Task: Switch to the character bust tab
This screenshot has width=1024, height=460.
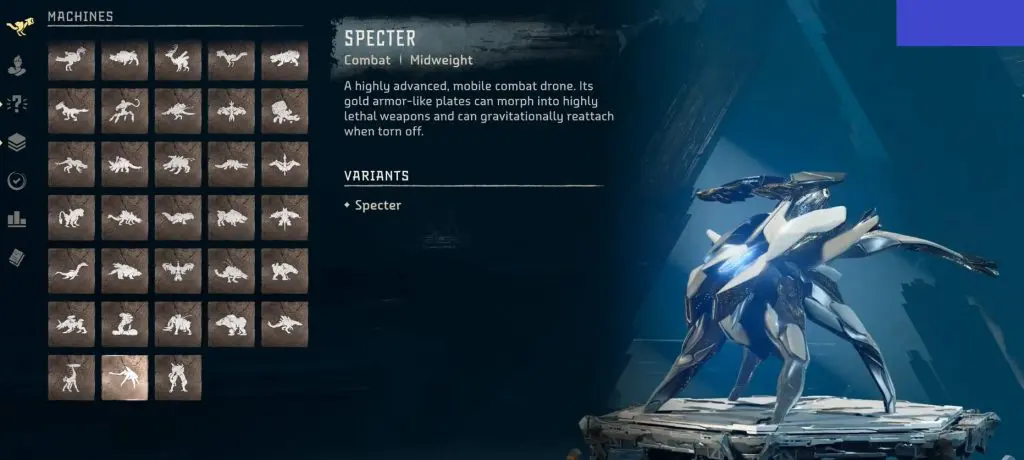Action: (17, 65)
